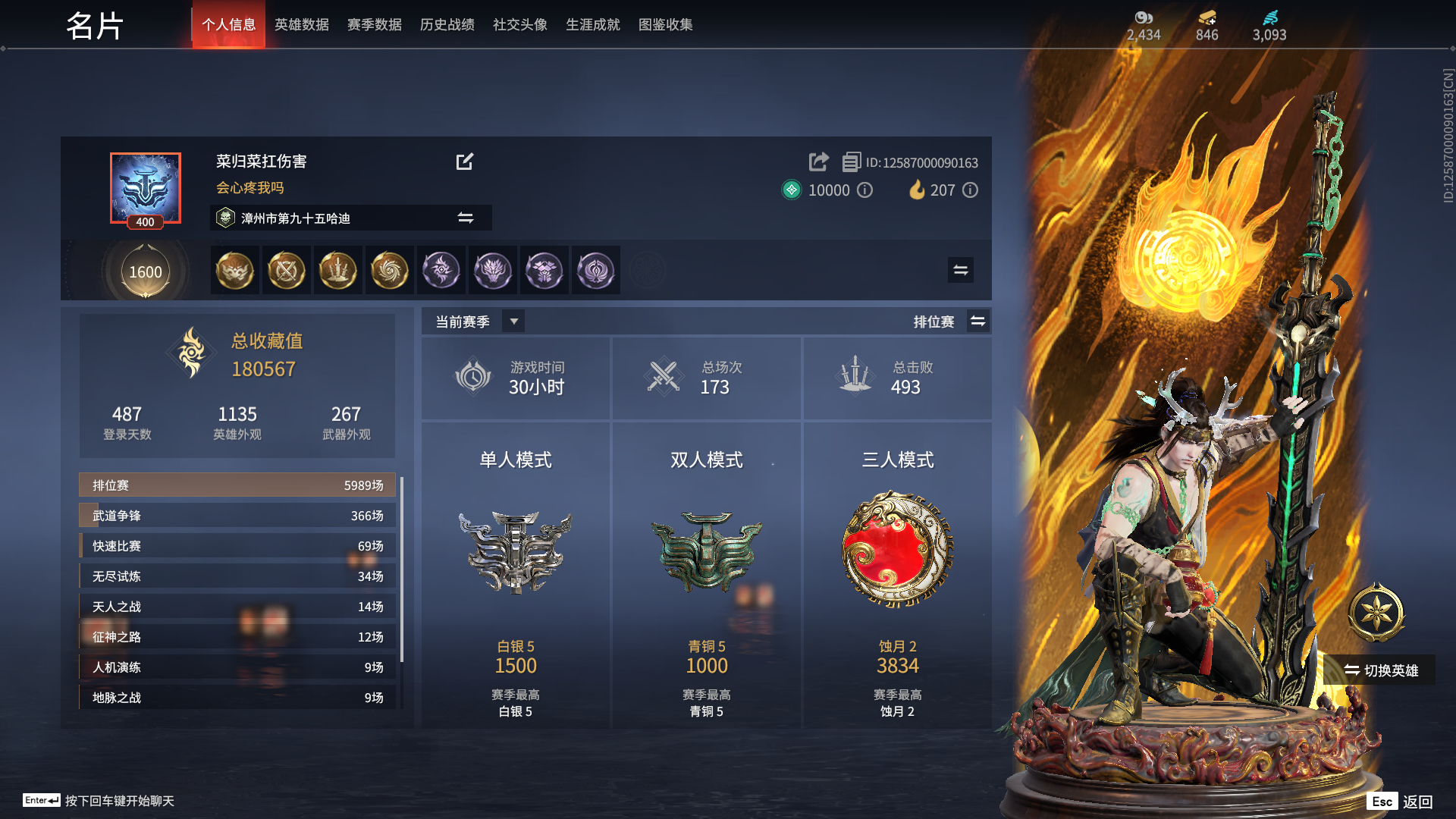Click the info icon next to 10000
The image size is (1456, 819).
coord(864,190)
